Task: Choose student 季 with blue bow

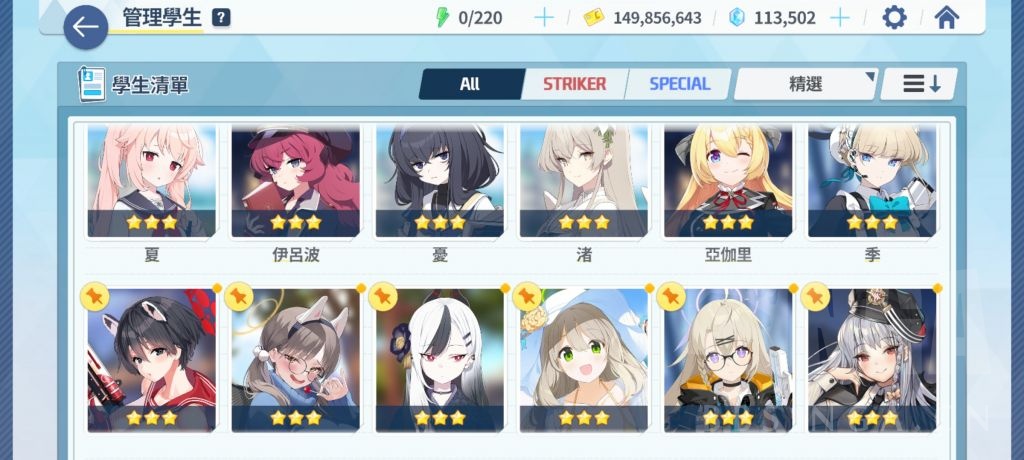Action: click(x=872, y=182)
